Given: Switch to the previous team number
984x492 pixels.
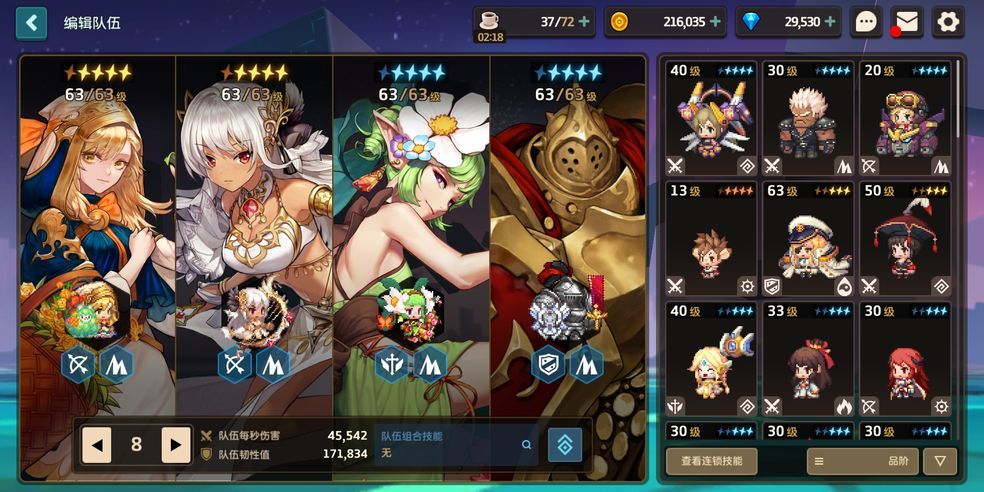Looking at the screenshot, I should pos(96,445).
